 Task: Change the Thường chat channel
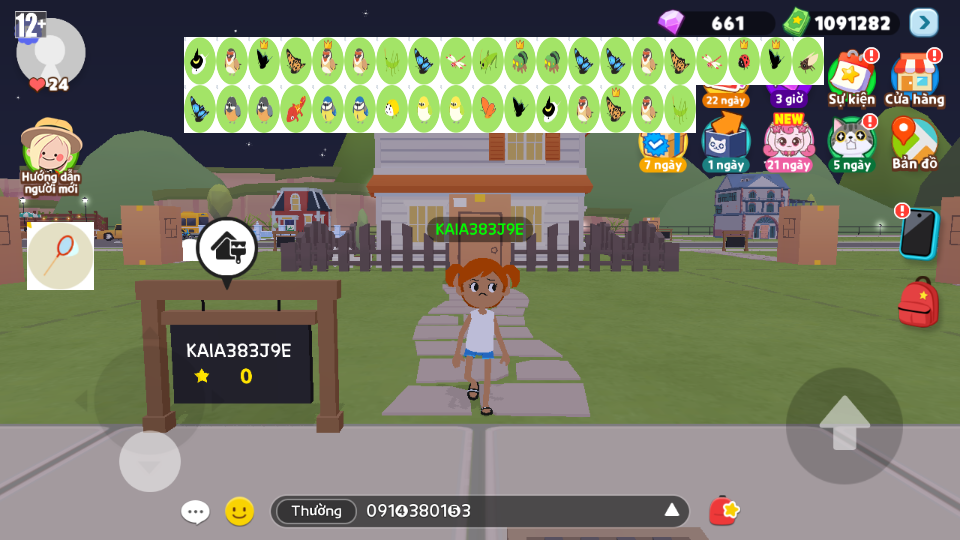316,511
